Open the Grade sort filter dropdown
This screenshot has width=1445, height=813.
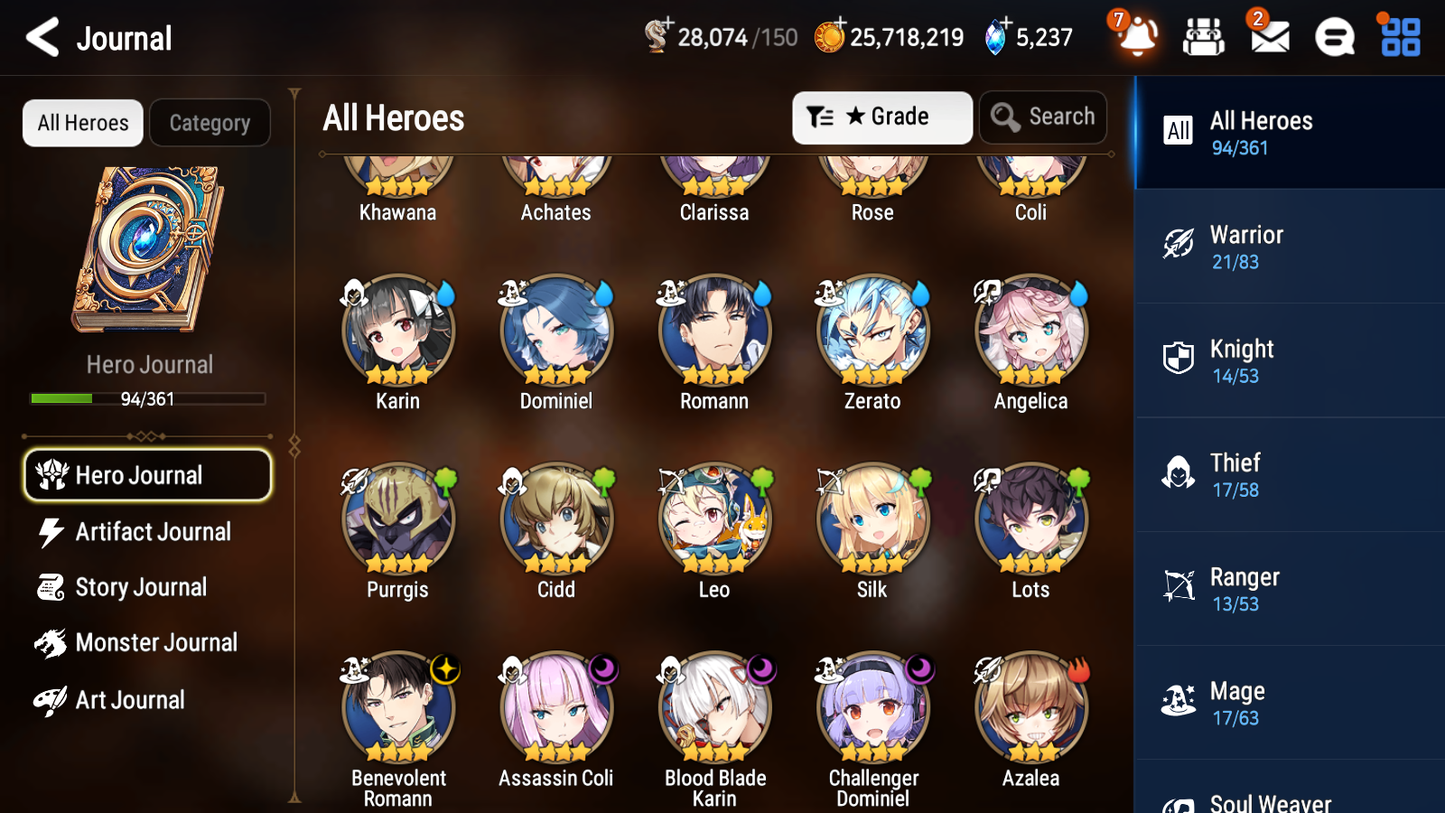882,117
